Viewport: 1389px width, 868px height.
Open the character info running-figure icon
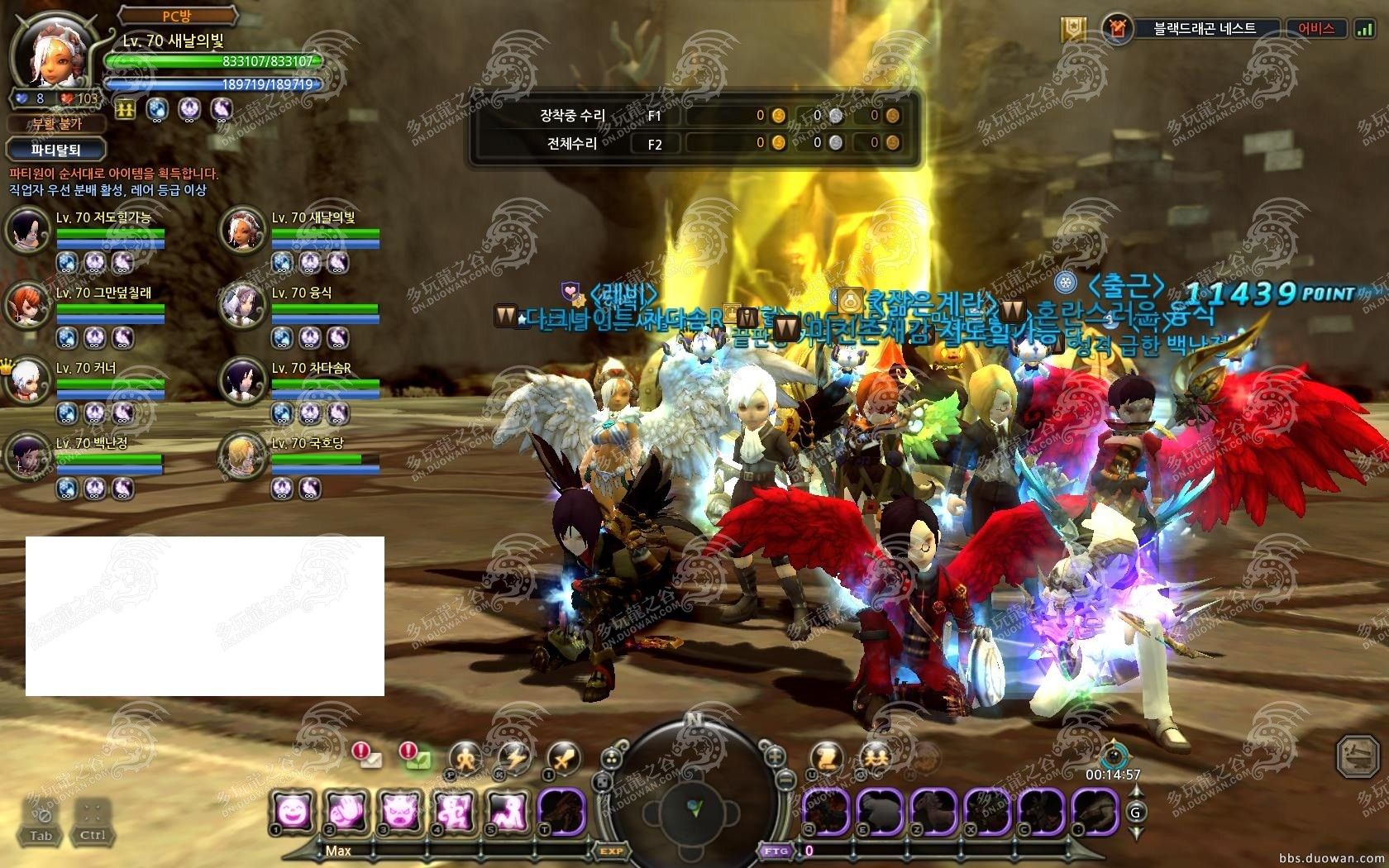(x=466, y=757)
